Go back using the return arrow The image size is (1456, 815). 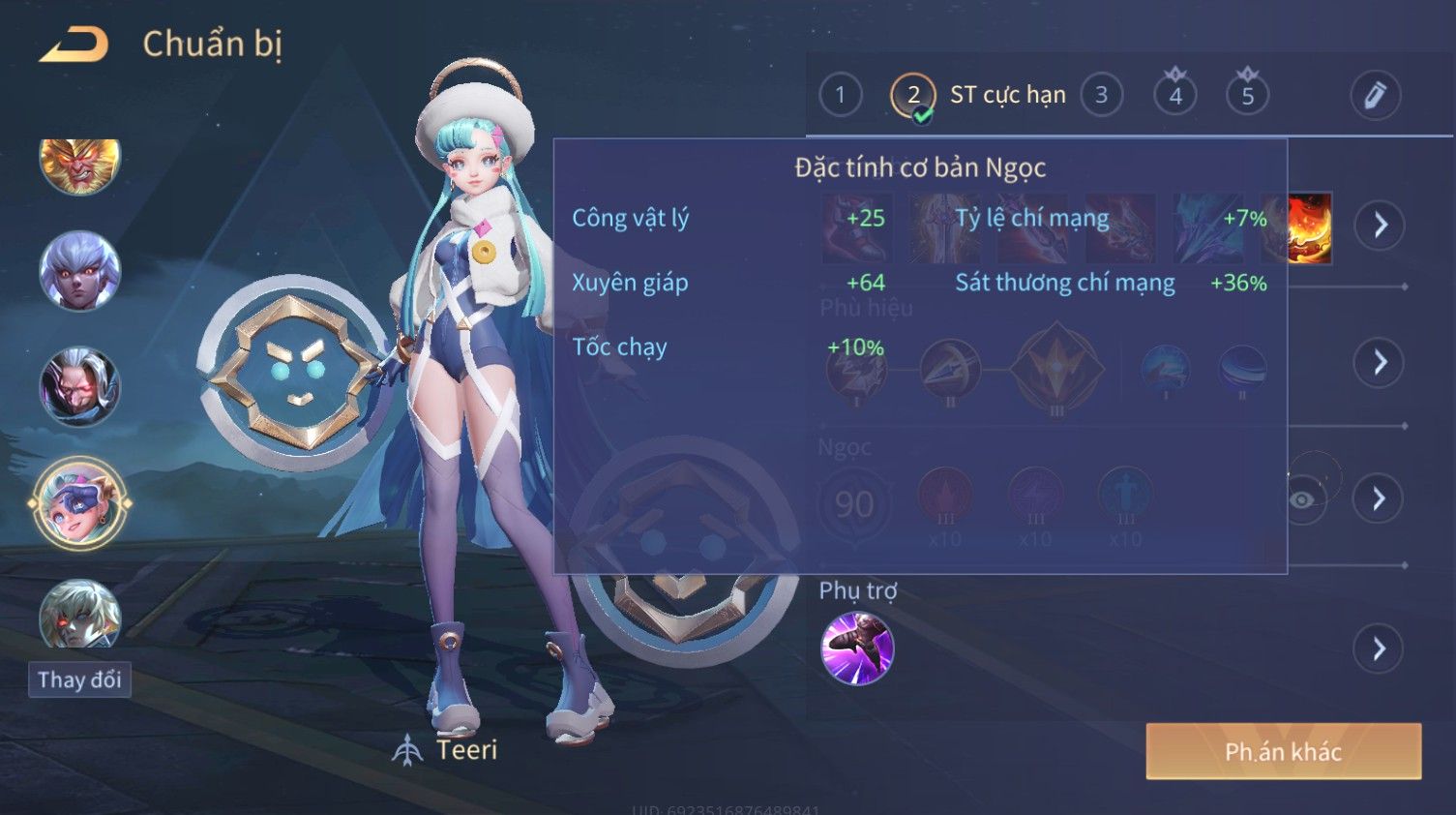tap(74, 45)
